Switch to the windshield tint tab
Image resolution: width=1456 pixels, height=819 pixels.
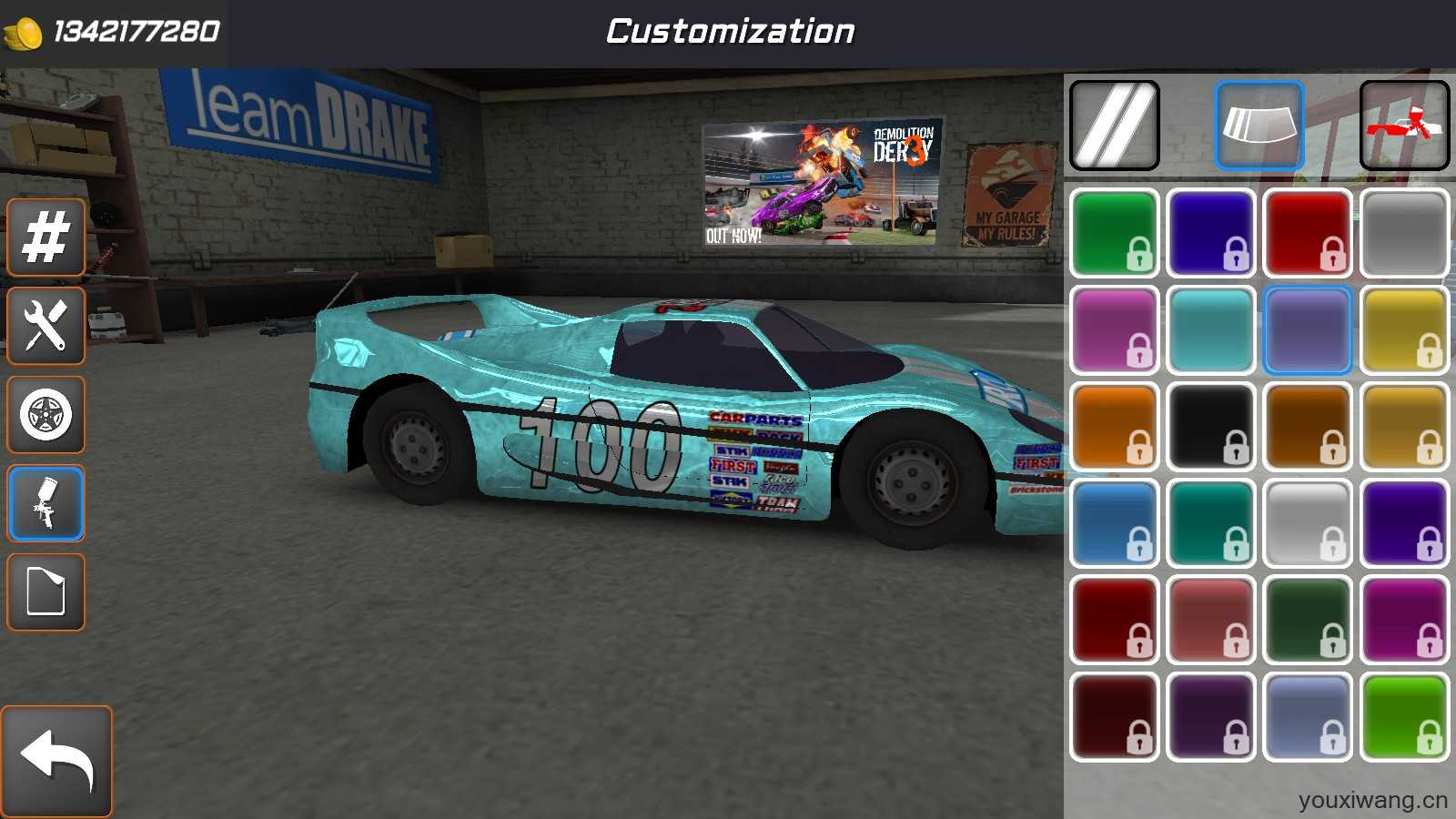click(1259, 126)
